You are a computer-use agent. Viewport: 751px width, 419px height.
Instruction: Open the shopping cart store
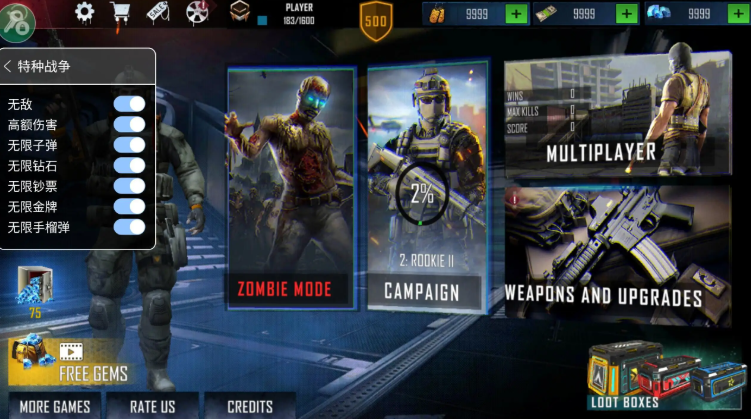coord(121,13)
